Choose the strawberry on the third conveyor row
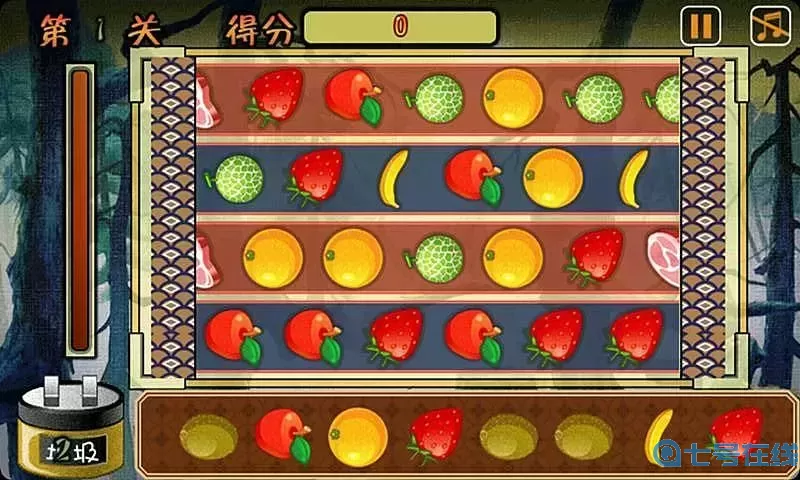The height and width of the screenshot is (480, 800). (x=594, y=257)
